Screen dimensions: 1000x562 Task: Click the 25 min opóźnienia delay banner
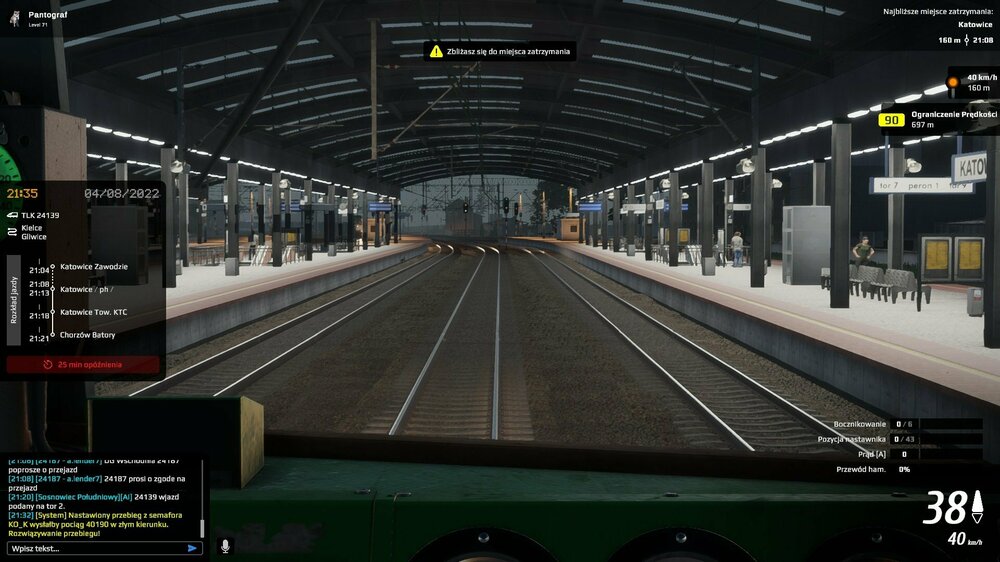(x=83, y=365)
